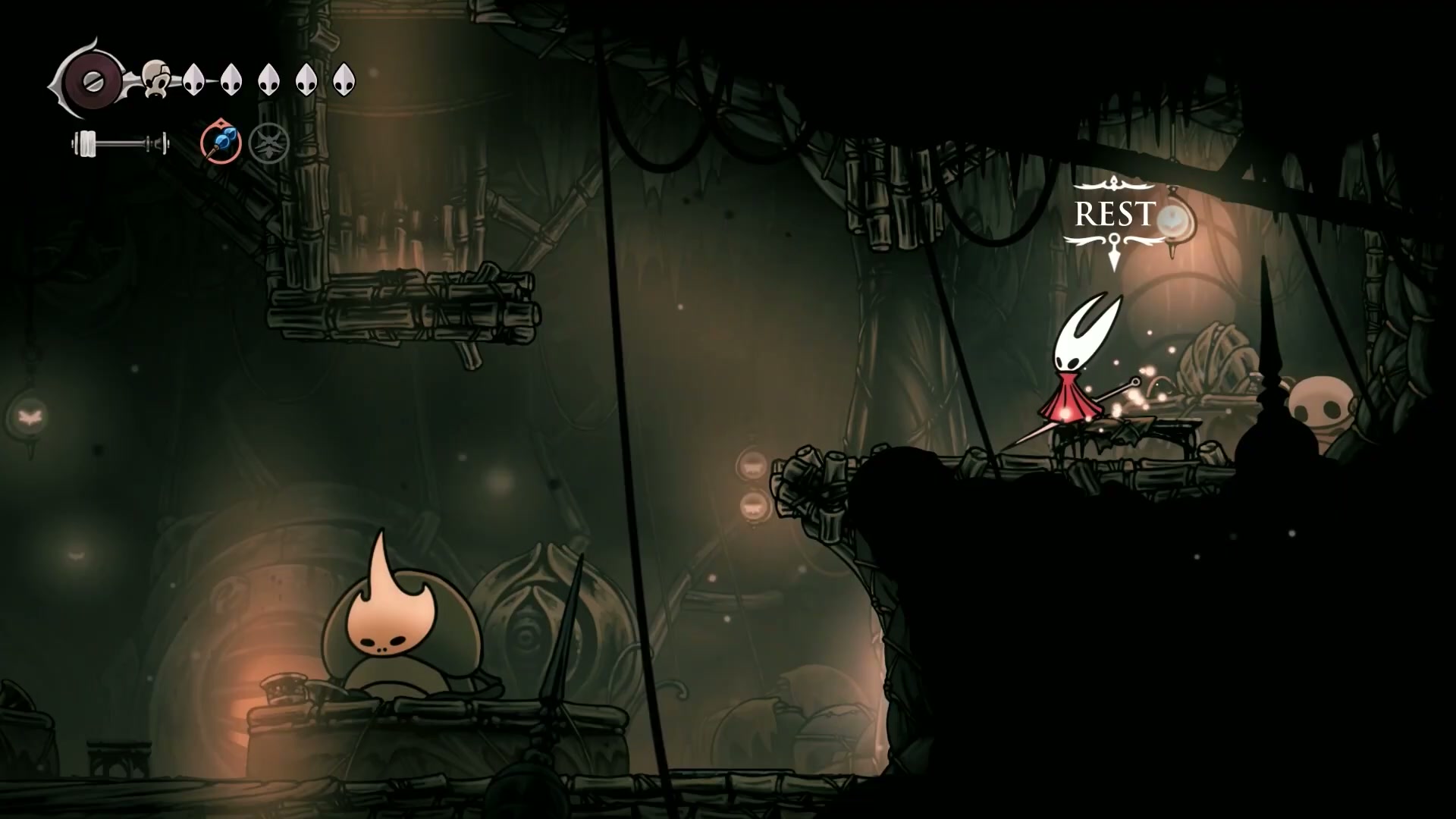Choose the REST prompt above the bench
This screenshot has height=819, width=1456.
click(x=1114, y=215)
